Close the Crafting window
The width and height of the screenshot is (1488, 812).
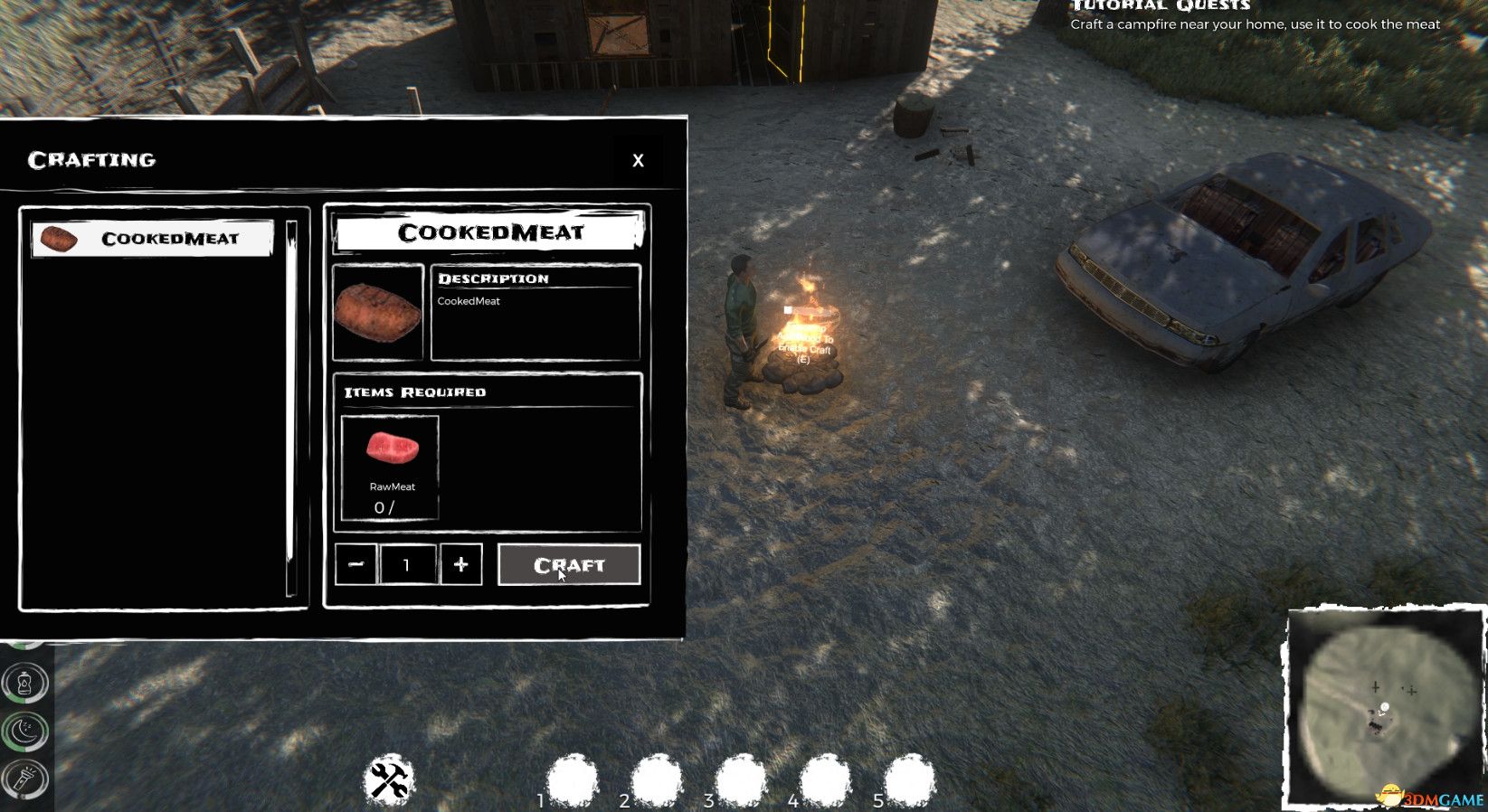[638, 160]
